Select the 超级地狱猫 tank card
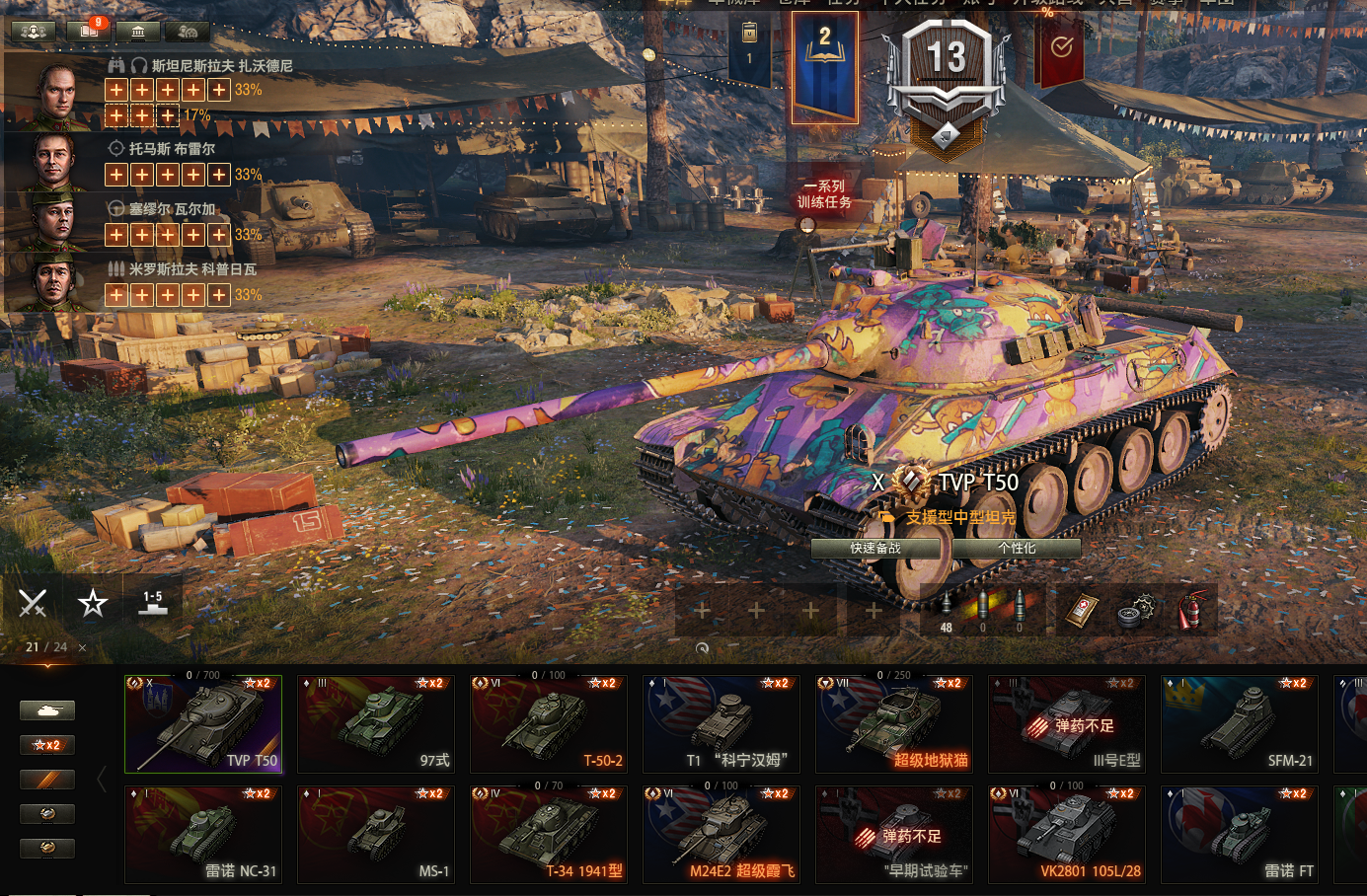Image resolution: width=1367 pixels, height=896 pixels. tap(894, 724)
